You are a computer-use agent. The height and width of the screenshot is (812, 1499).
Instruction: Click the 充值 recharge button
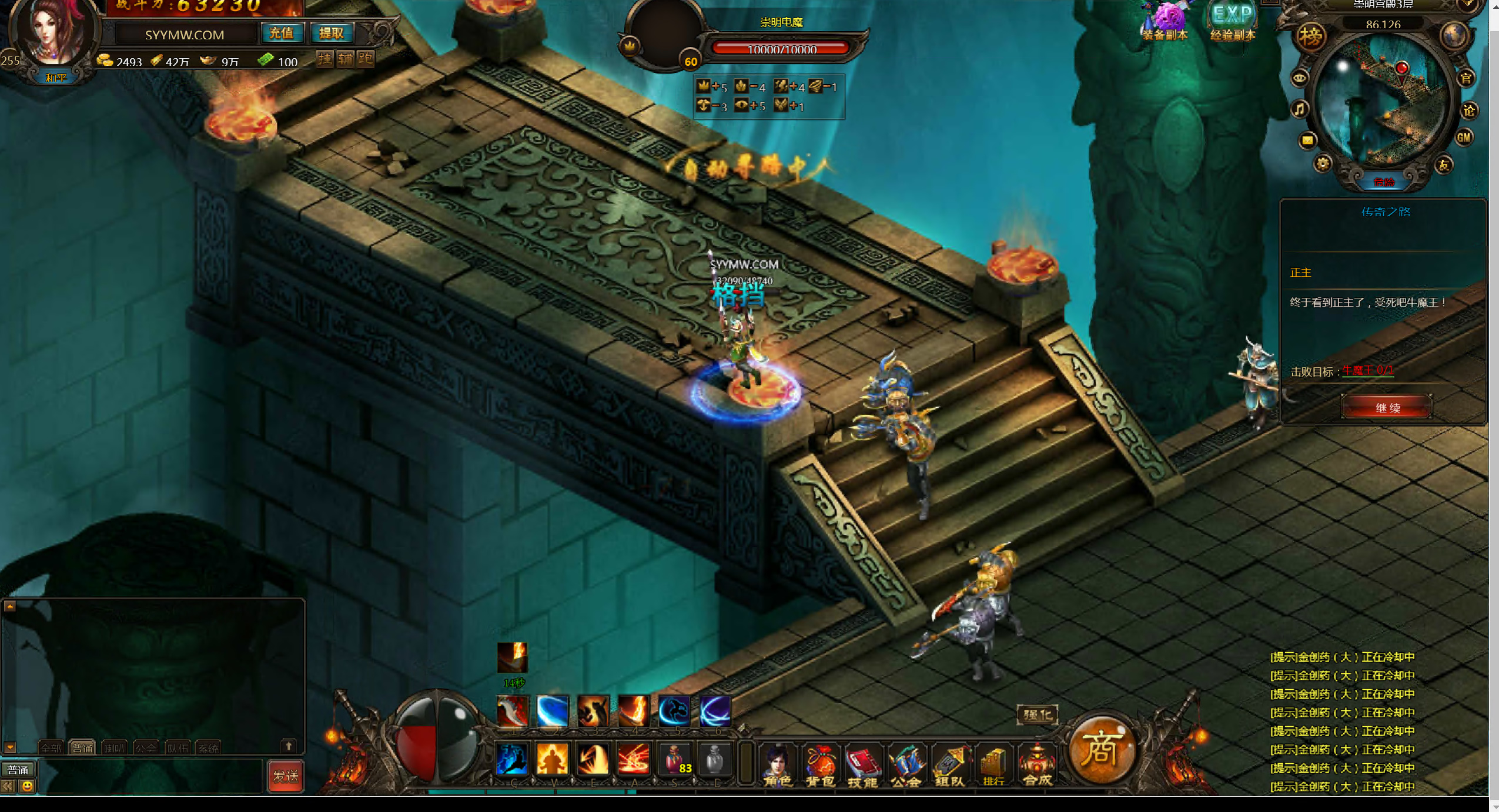[282, 33]
